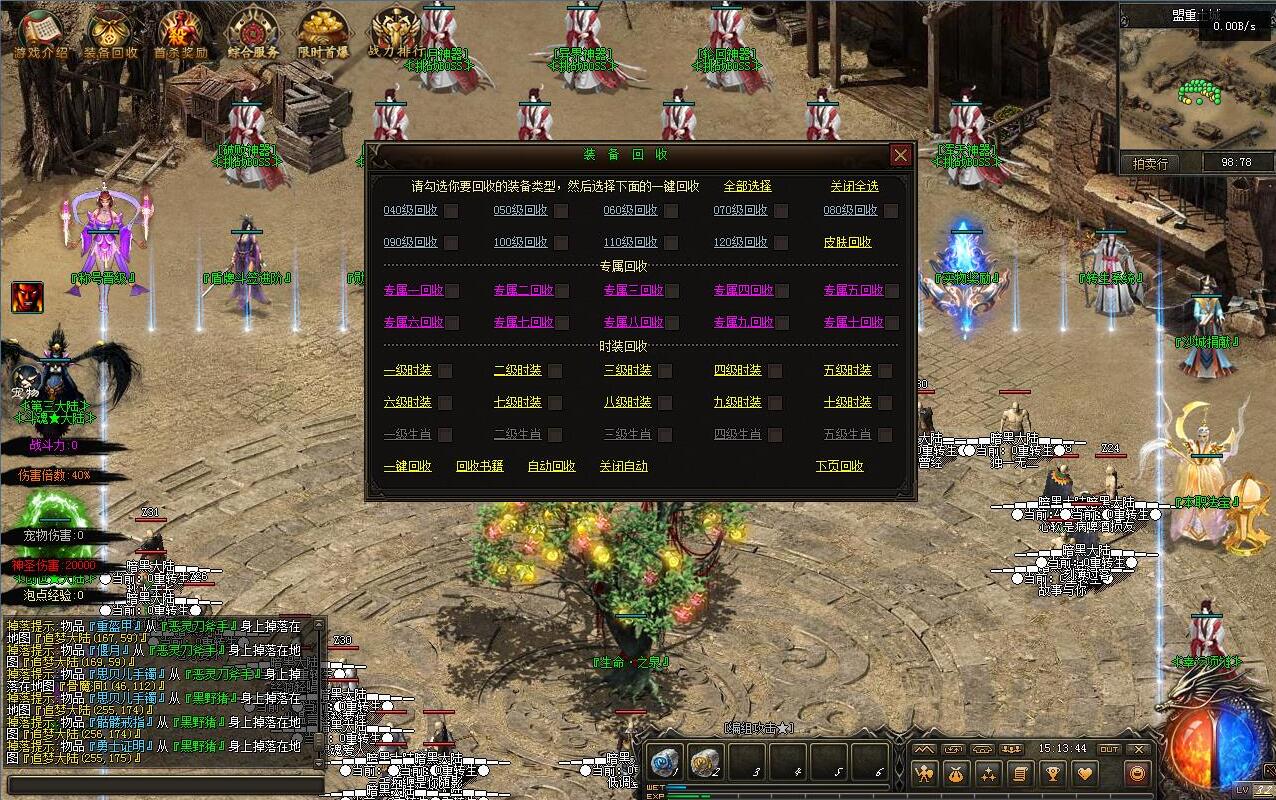
Task: Toggle the 五级时装 checkbox
Action: [885, 371]
